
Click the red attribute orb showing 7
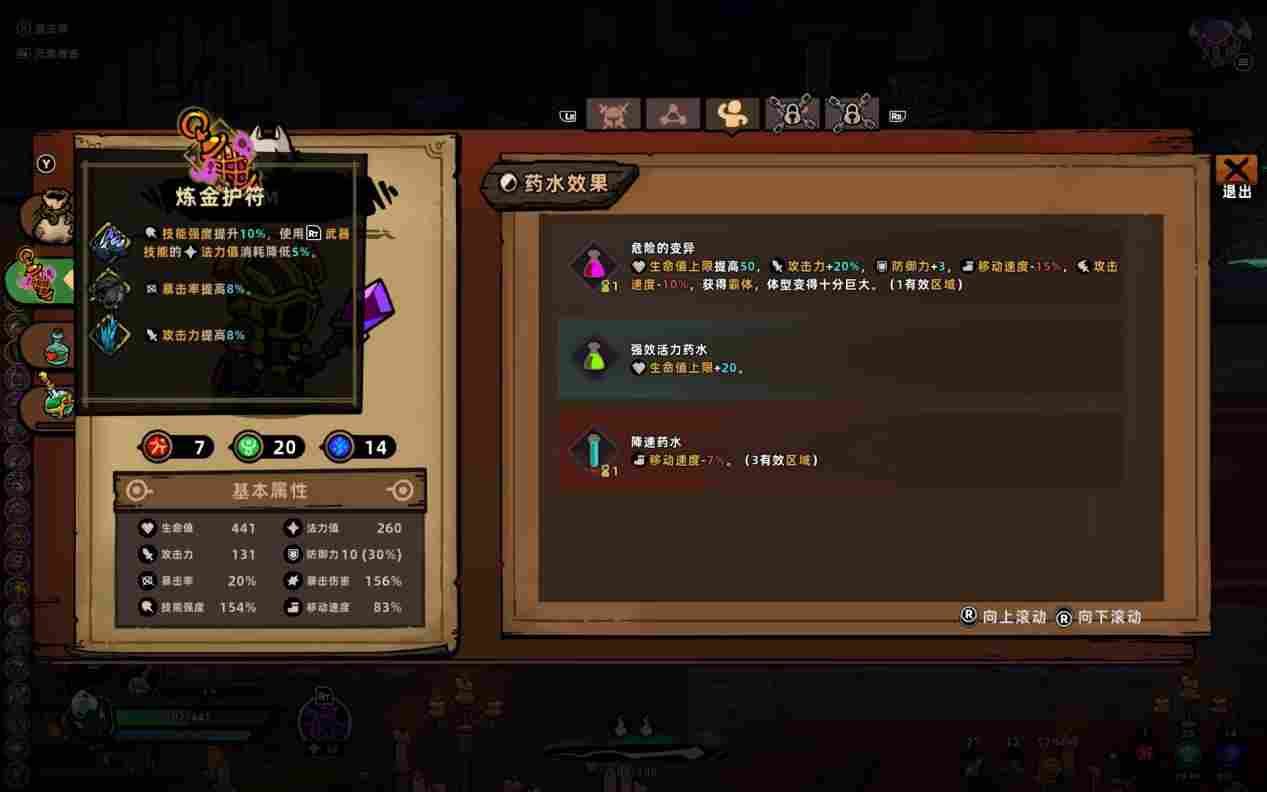pos(157,447)
